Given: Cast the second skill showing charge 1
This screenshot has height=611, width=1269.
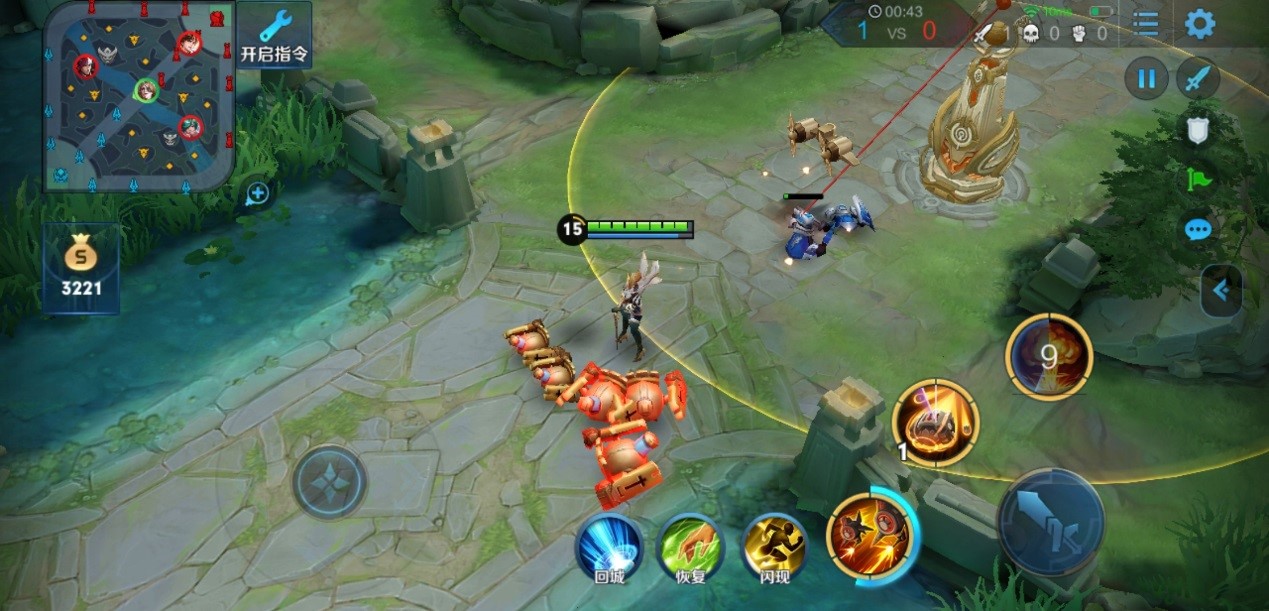Looking at the screenshot, I should 935,423.
